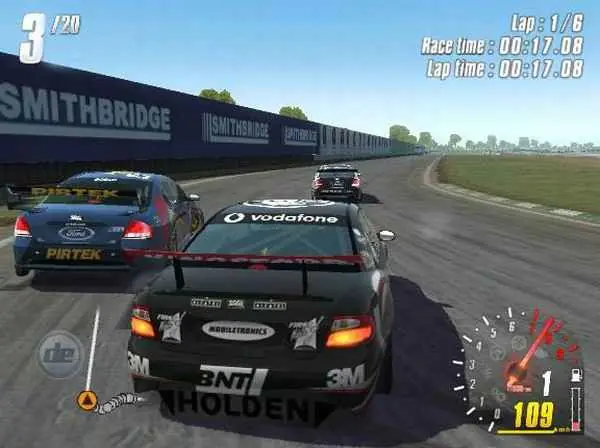Click the orange player marker on track map
The image size is (600, 448).
(87, 401)
